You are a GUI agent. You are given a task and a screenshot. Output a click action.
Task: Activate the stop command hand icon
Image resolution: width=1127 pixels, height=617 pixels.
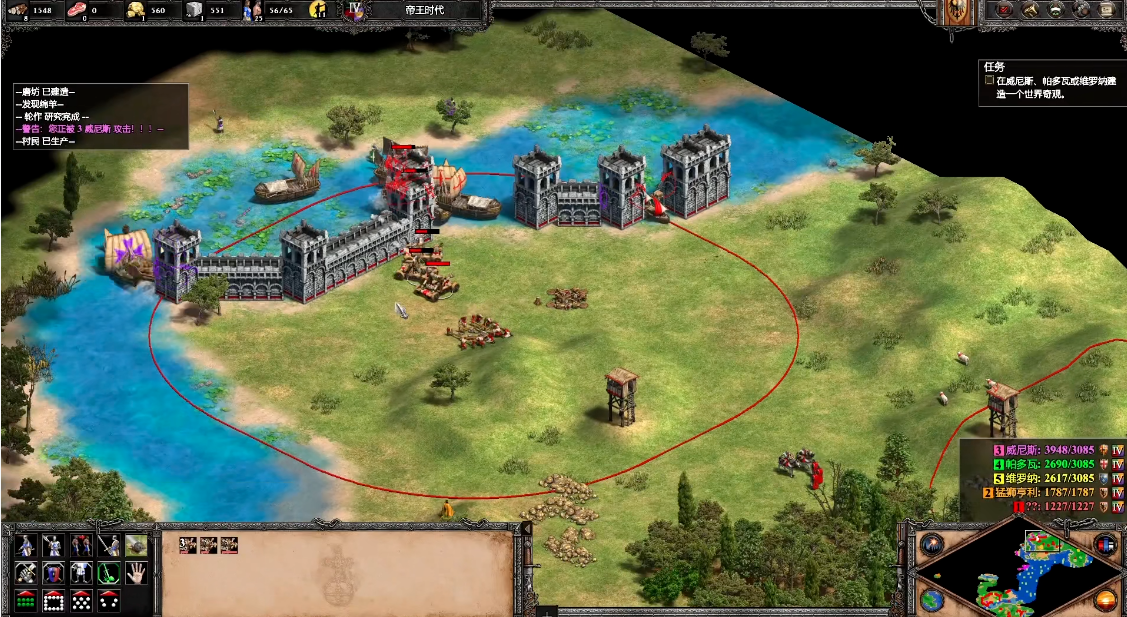click(136, 573)
